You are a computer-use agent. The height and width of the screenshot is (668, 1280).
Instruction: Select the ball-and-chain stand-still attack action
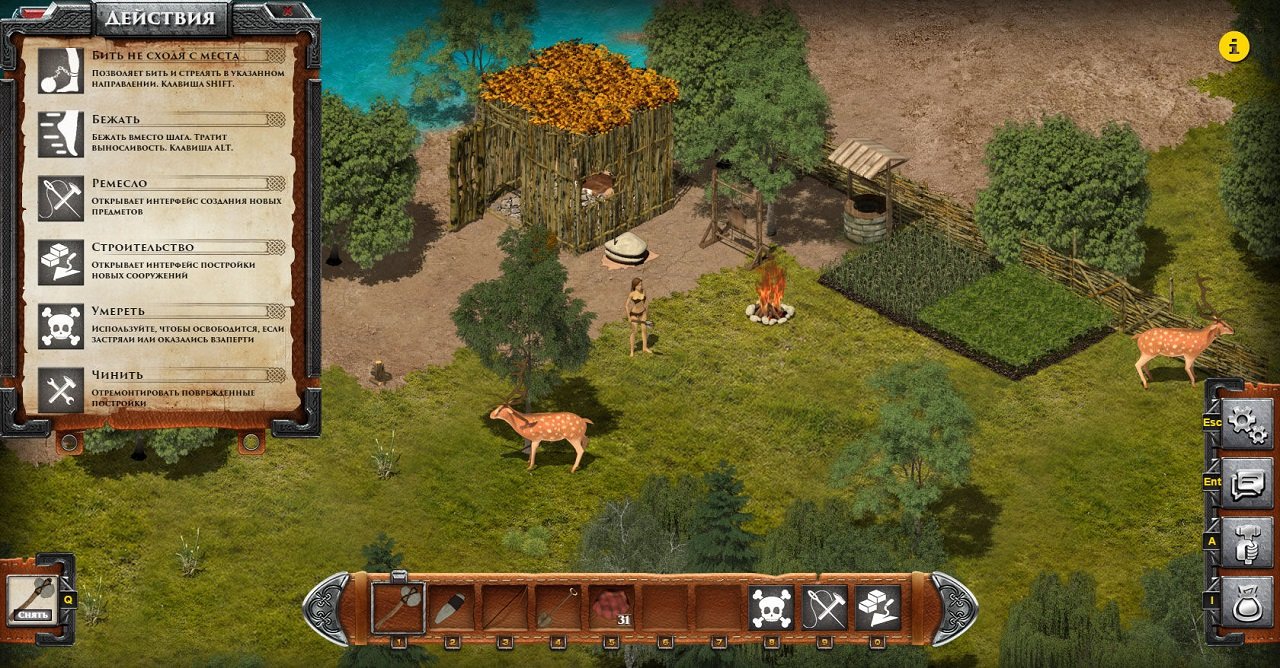click(x=60, y=70)
